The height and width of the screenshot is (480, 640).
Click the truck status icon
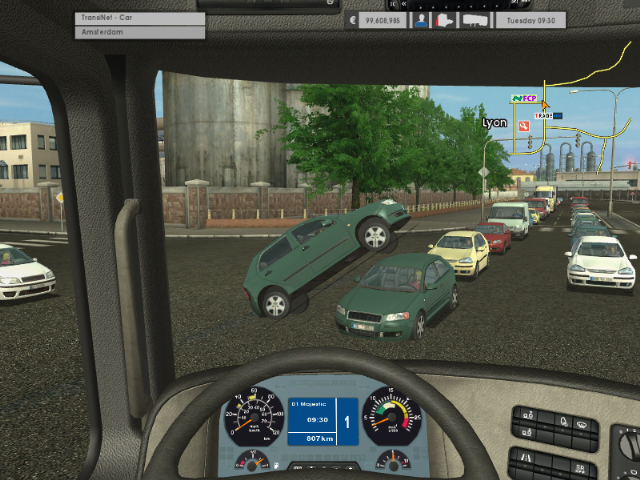tap(445, 19)
